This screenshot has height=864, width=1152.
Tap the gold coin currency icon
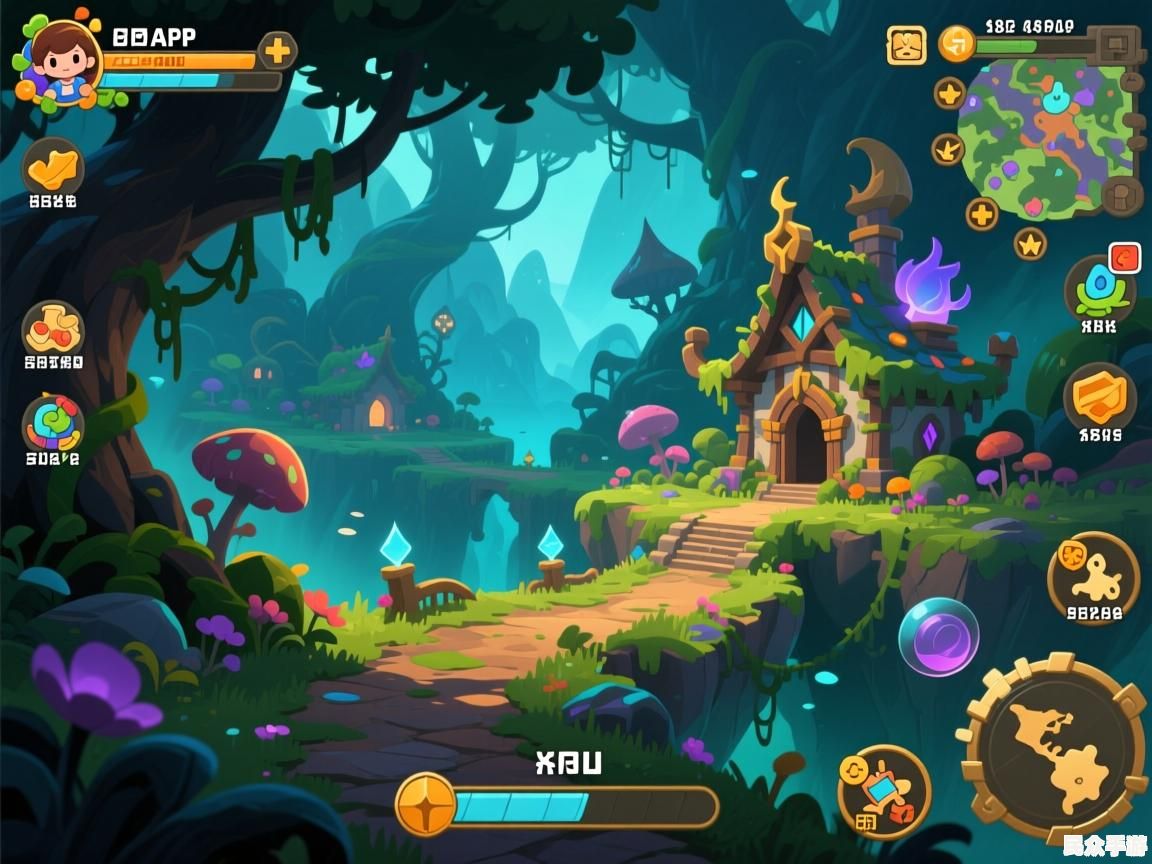pyautogui.click(x=956, y=44)
